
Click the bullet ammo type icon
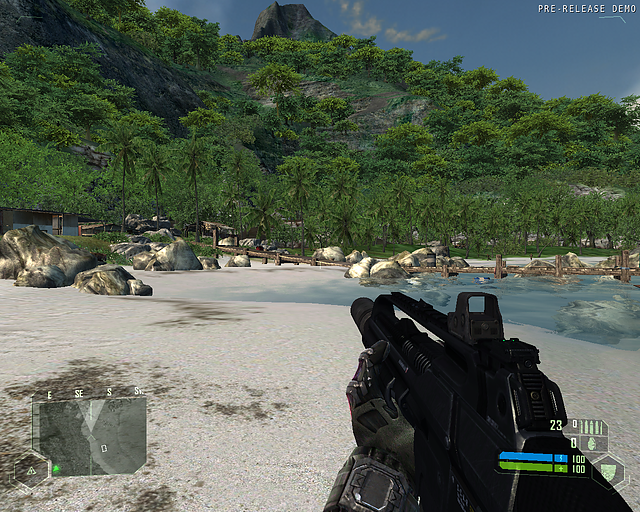click(591, 426)
